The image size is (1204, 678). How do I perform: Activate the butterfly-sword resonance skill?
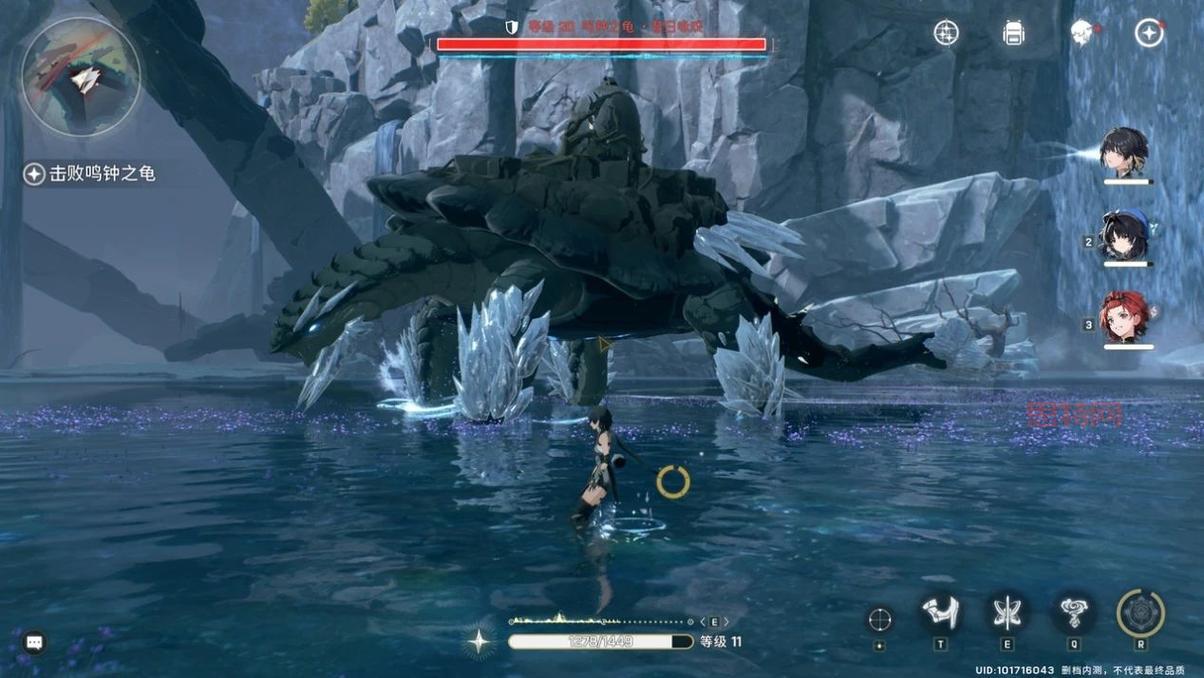tap(1006, 613)
